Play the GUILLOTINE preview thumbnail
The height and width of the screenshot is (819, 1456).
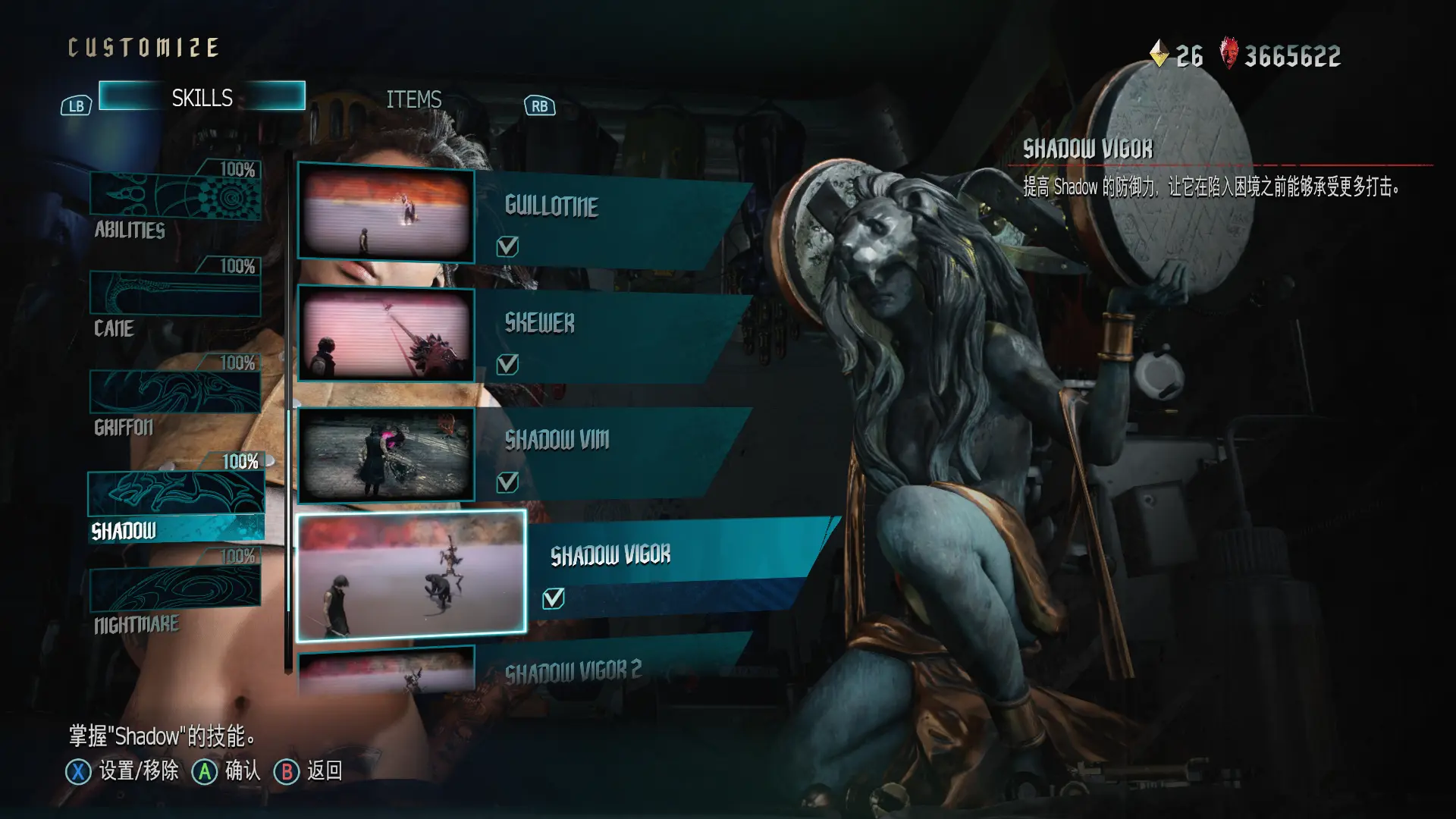(x=386, y=213)
